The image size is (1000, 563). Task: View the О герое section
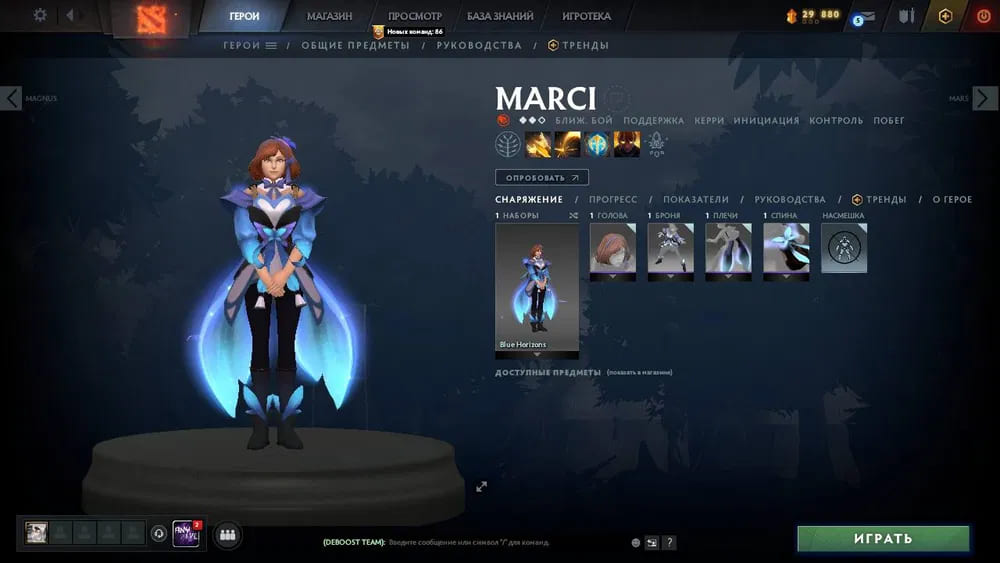click(951, 200)
